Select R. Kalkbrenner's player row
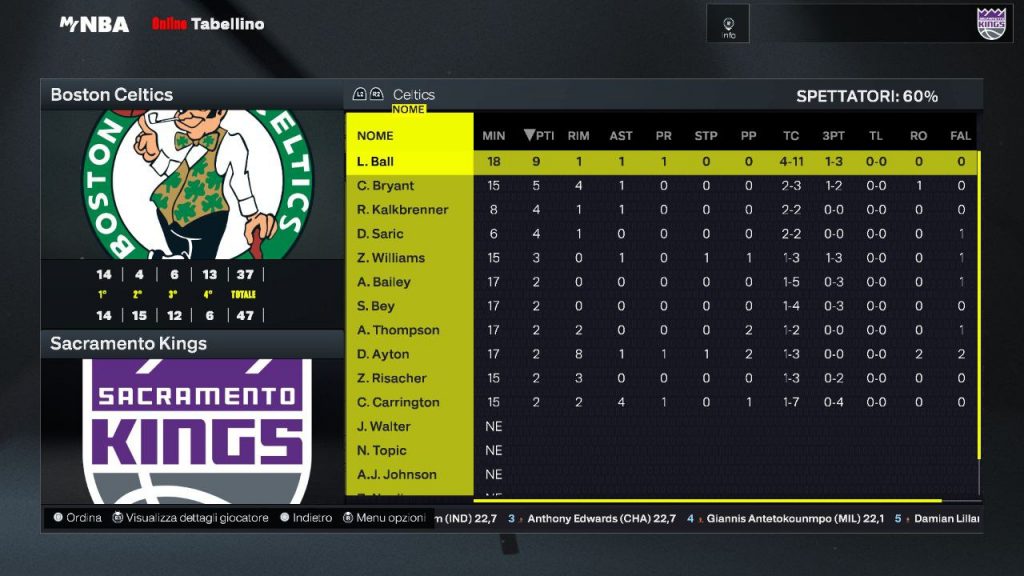1024x576 pixels. pyautogui.click(x=403, y=210)
